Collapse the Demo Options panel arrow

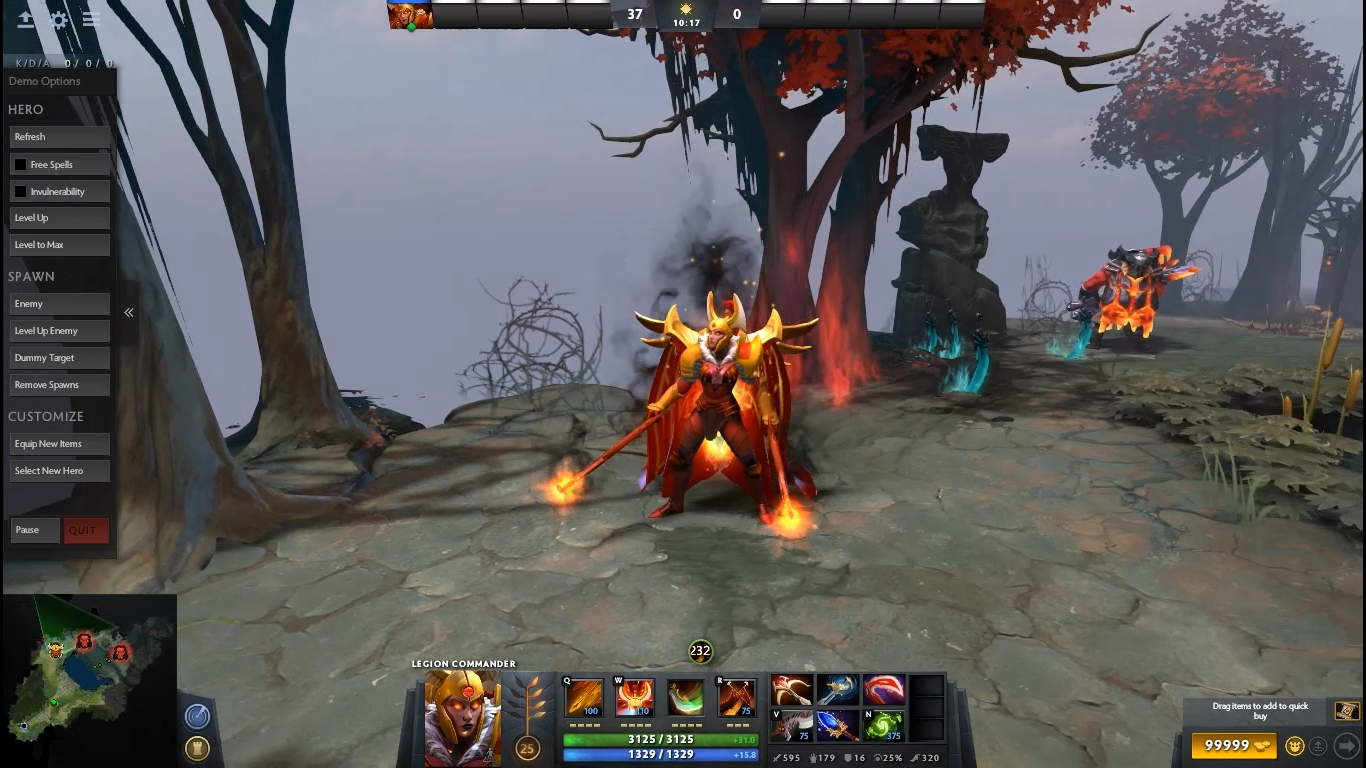pos(129,313)
